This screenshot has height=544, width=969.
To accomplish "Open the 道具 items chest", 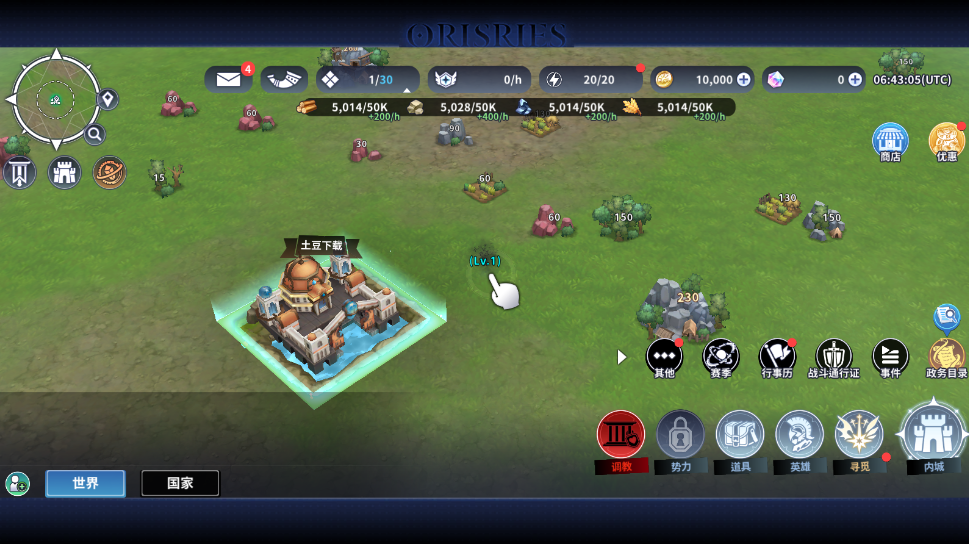I will [740, 436].
